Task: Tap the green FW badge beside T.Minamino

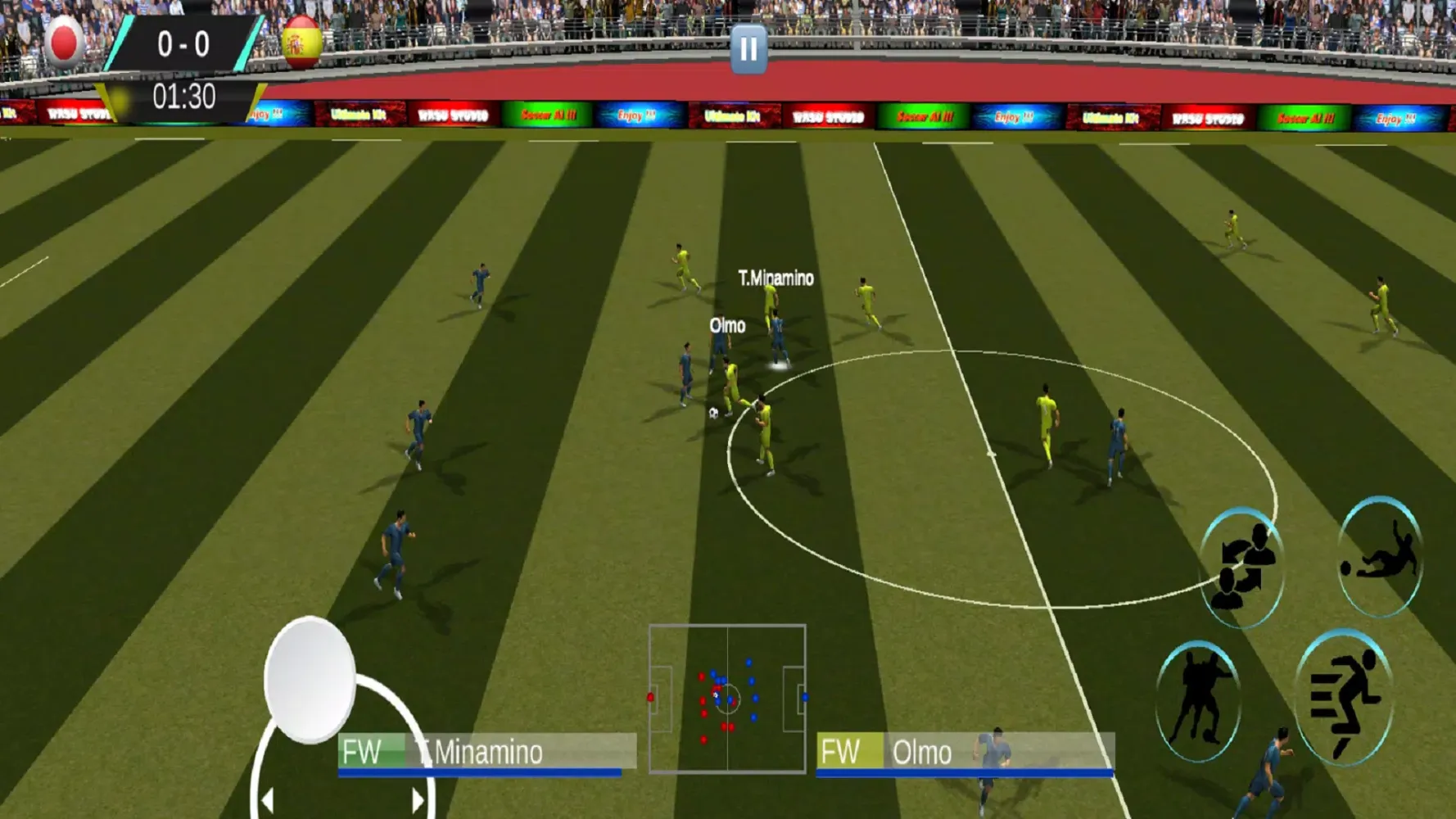Action: [369, 749]
